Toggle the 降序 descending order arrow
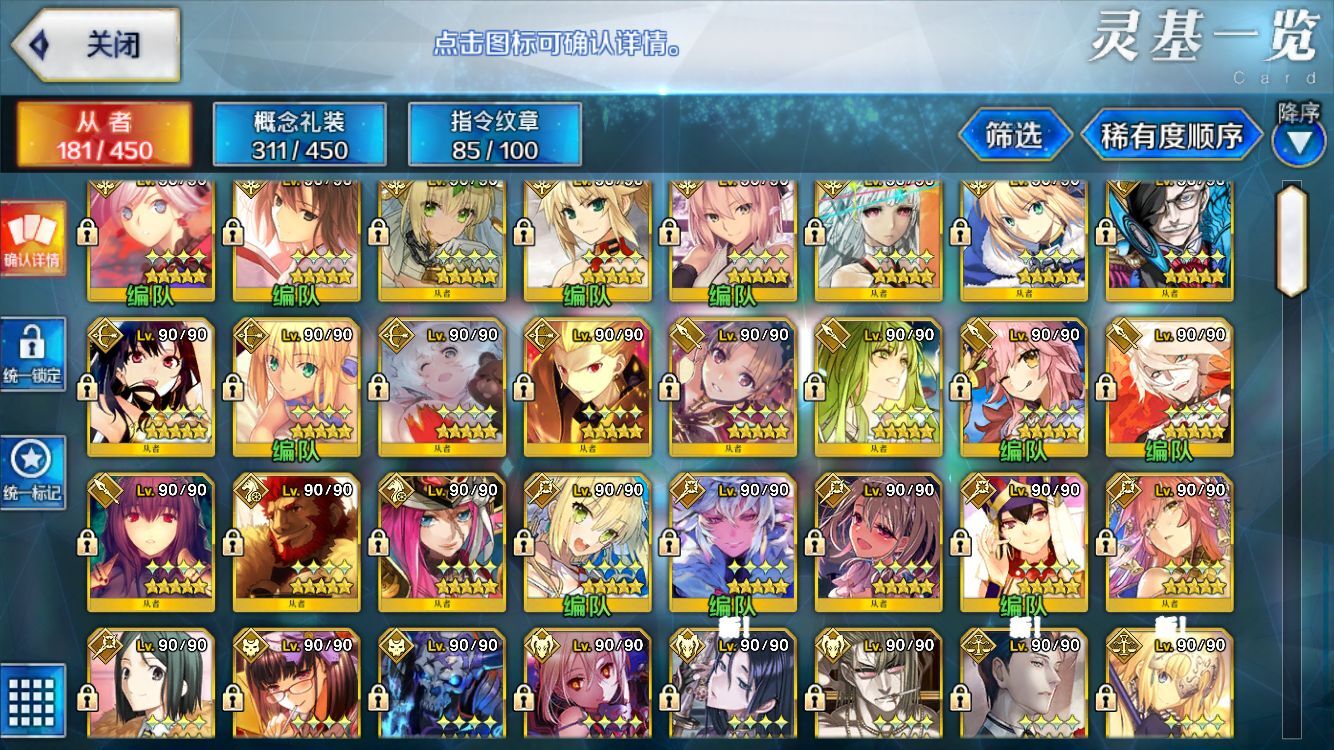Screen dimensions: 1334x750 pyautogui.click(x=1299, y=140)
